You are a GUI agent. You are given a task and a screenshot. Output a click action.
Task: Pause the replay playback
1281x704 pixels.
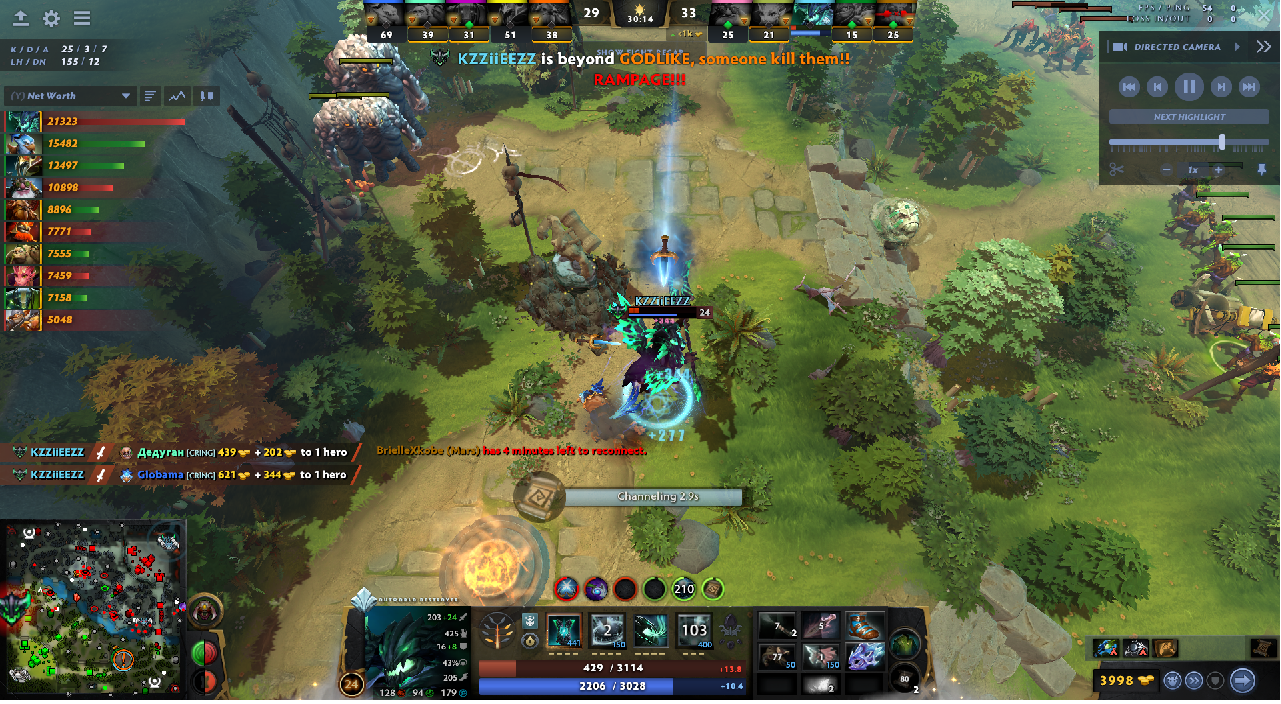pyautogui.click(x=1188, y=87)
